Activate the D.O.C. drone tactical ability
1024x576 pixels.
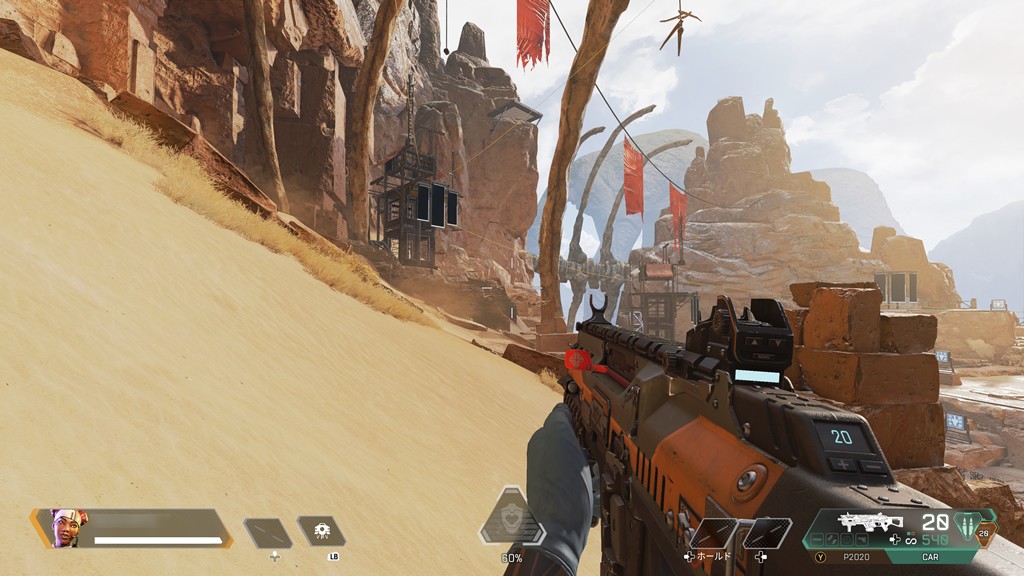coord(321,531)
